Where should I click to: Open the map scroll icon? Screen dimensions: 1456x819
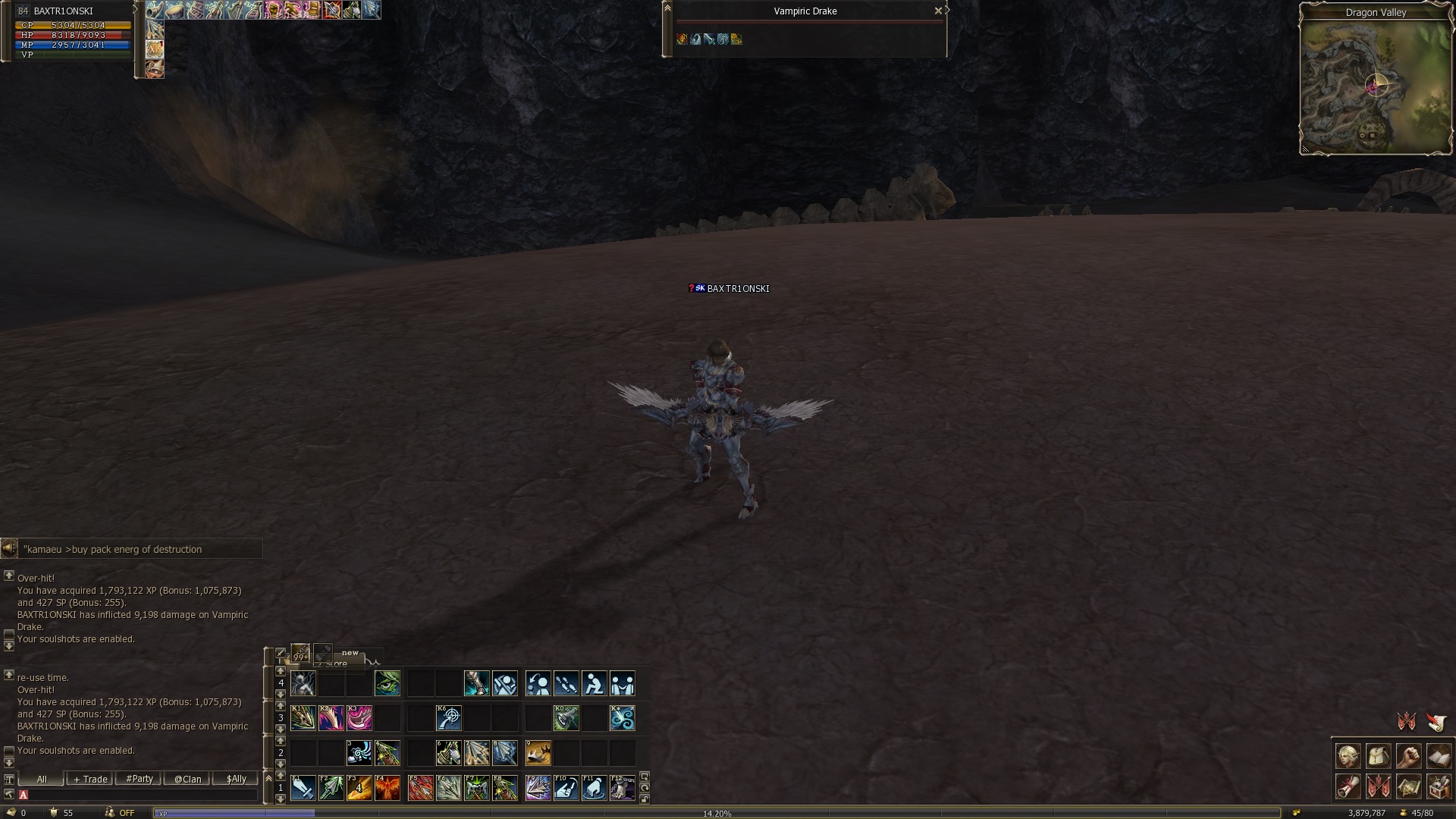[1408, 786]
